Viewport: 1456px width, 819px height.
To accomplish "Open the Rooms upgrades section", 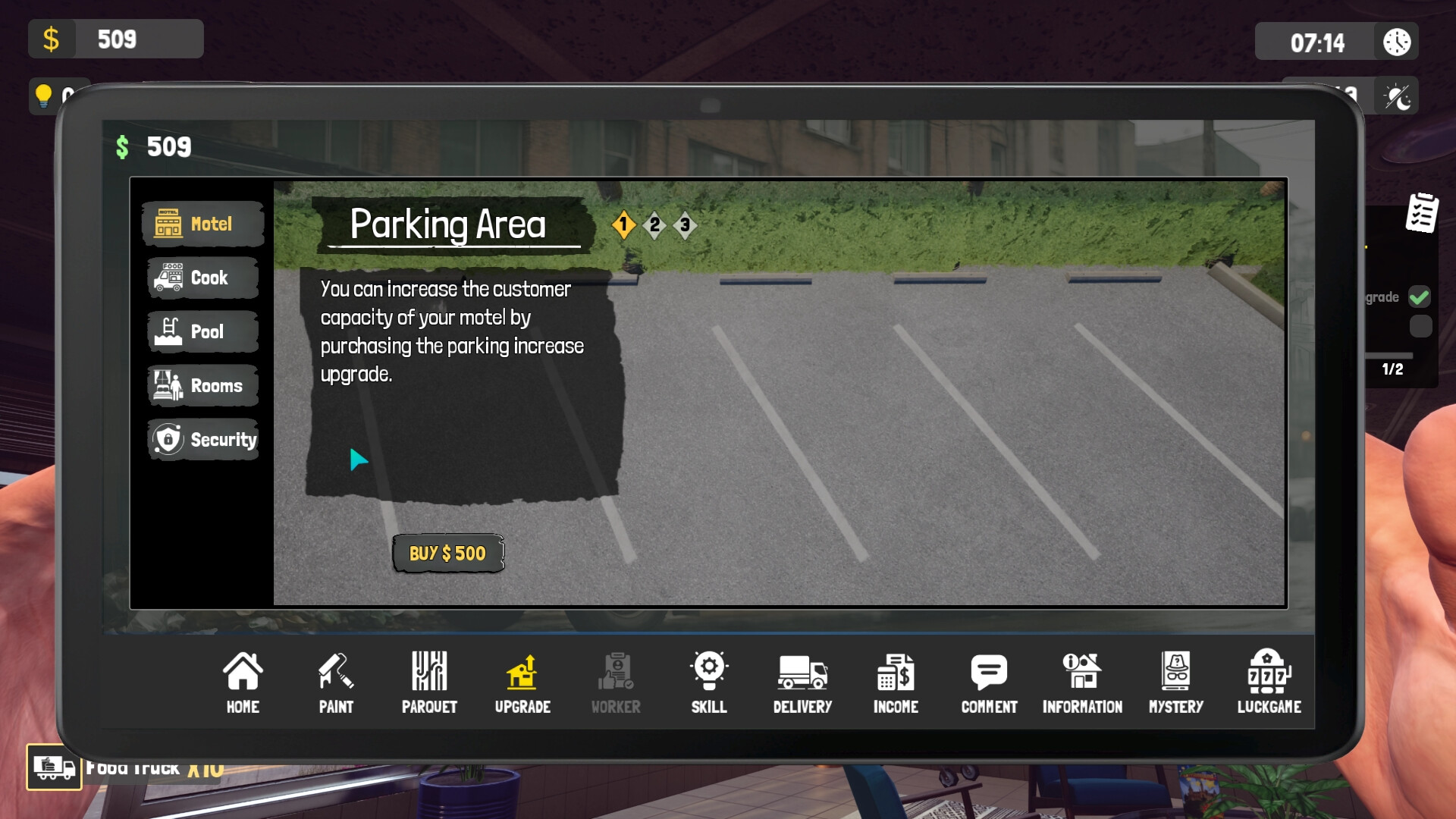I will (202, 385).
